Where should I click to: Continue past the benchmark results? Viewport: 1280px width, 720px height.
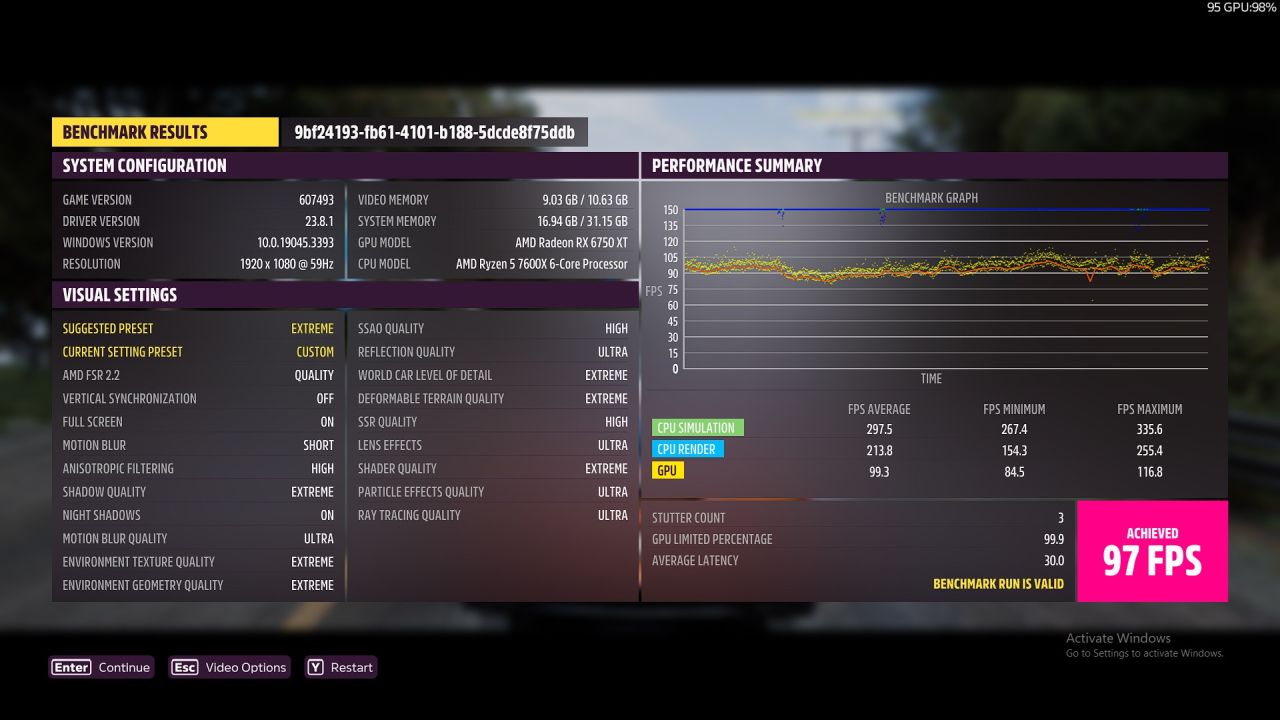pos(101,667)
